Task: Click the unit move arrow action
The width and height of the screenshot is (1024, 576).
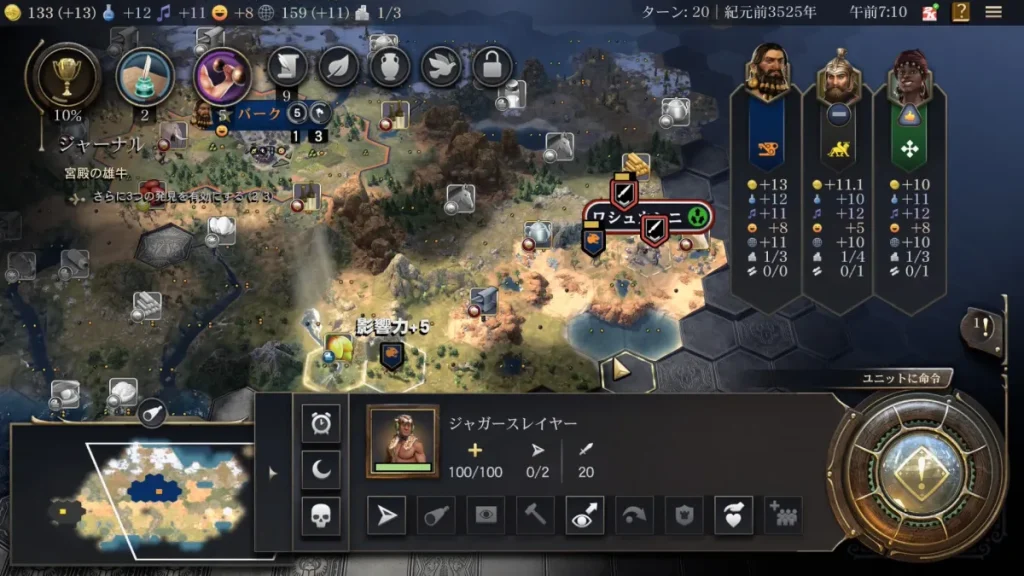Action: [x=385, y=515]
